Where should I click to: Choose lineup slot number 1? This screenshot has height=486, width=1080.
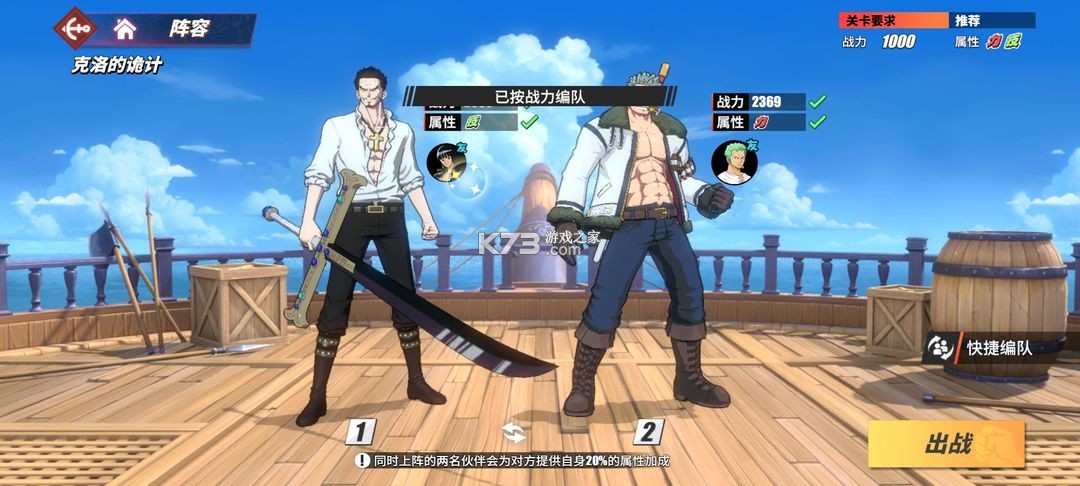[360, 432]
